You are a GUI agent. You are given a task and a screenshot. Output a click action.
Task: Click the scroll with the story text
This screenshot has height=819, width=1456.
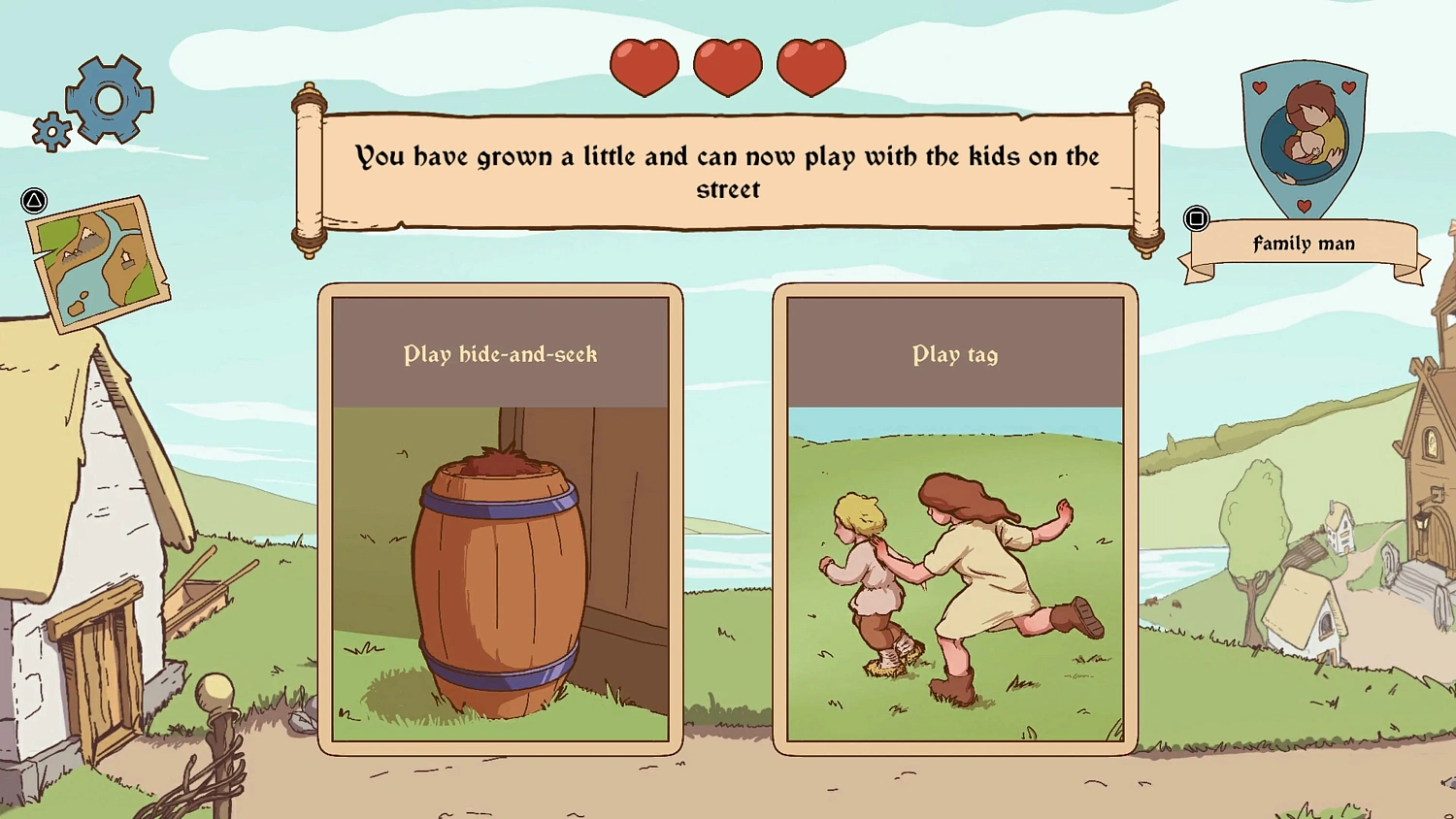(728, 173)
